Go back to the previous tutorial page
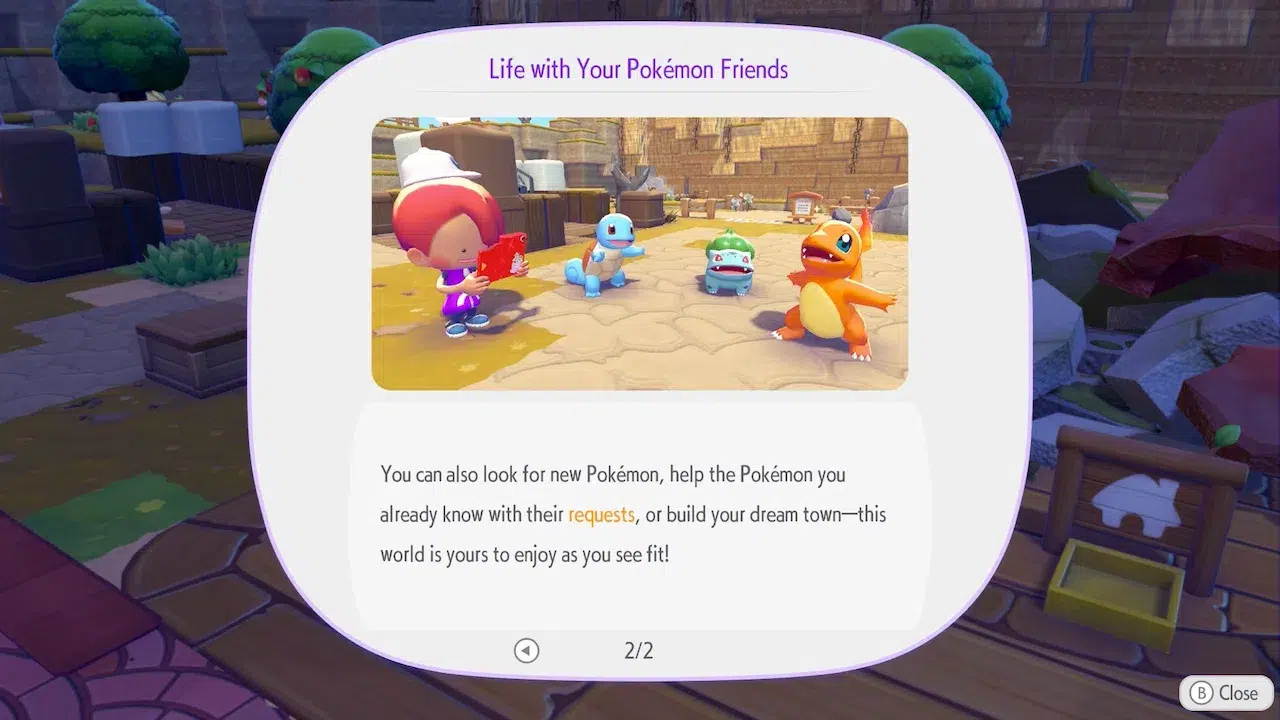Screen dimensions: 1280x720 pyautogui.click(x=526, y=651)
